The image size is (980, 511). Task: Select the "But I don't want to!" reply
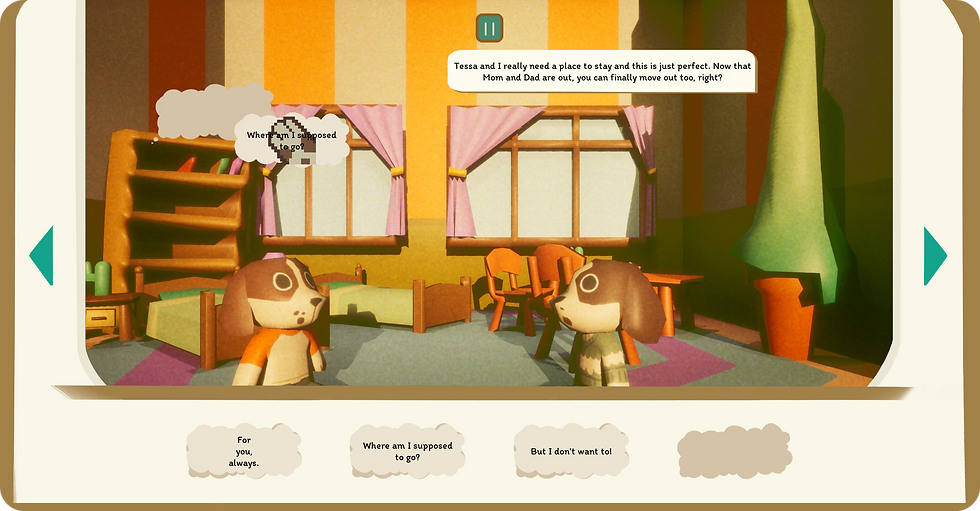tap(571, 451)
